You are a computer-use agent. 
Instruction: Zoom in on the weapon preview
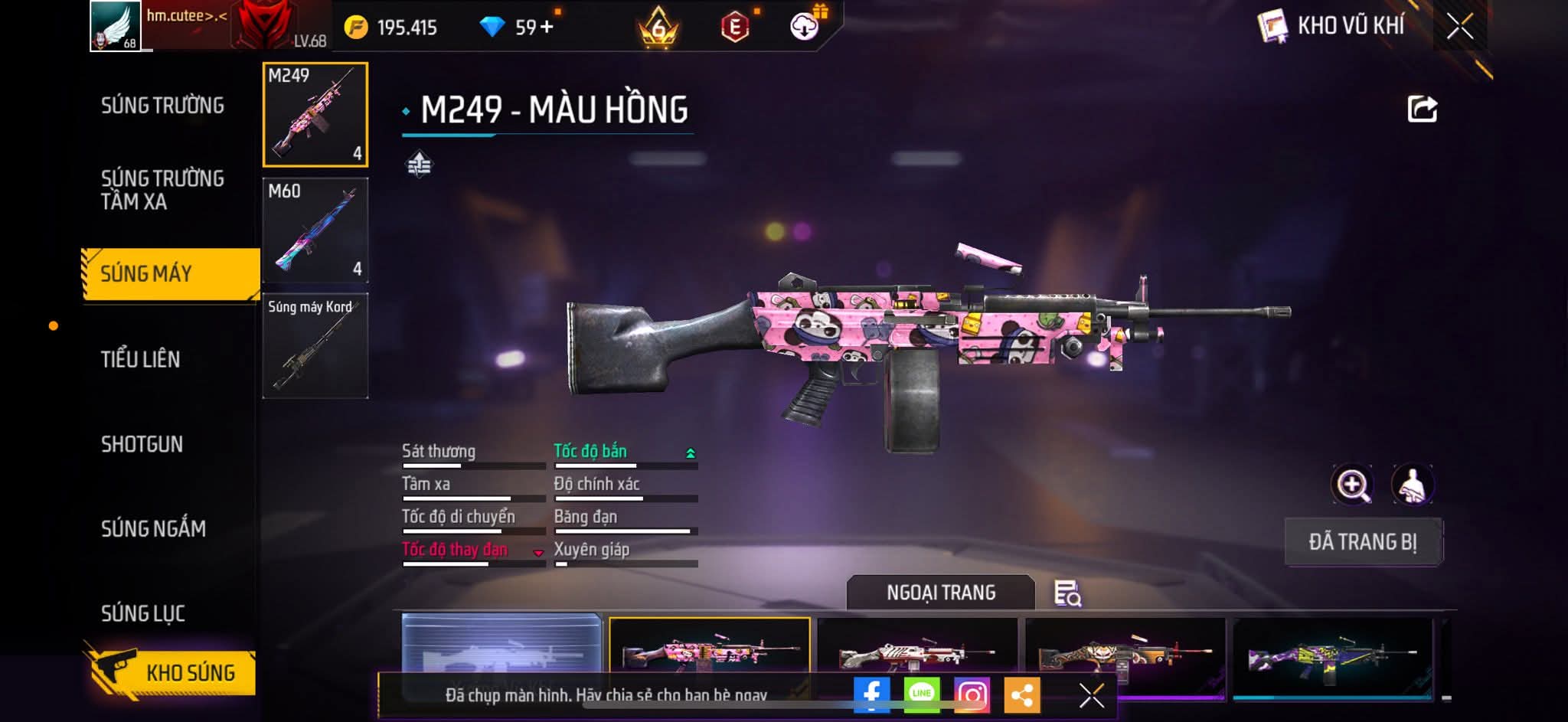click(x=1353, y=485)
